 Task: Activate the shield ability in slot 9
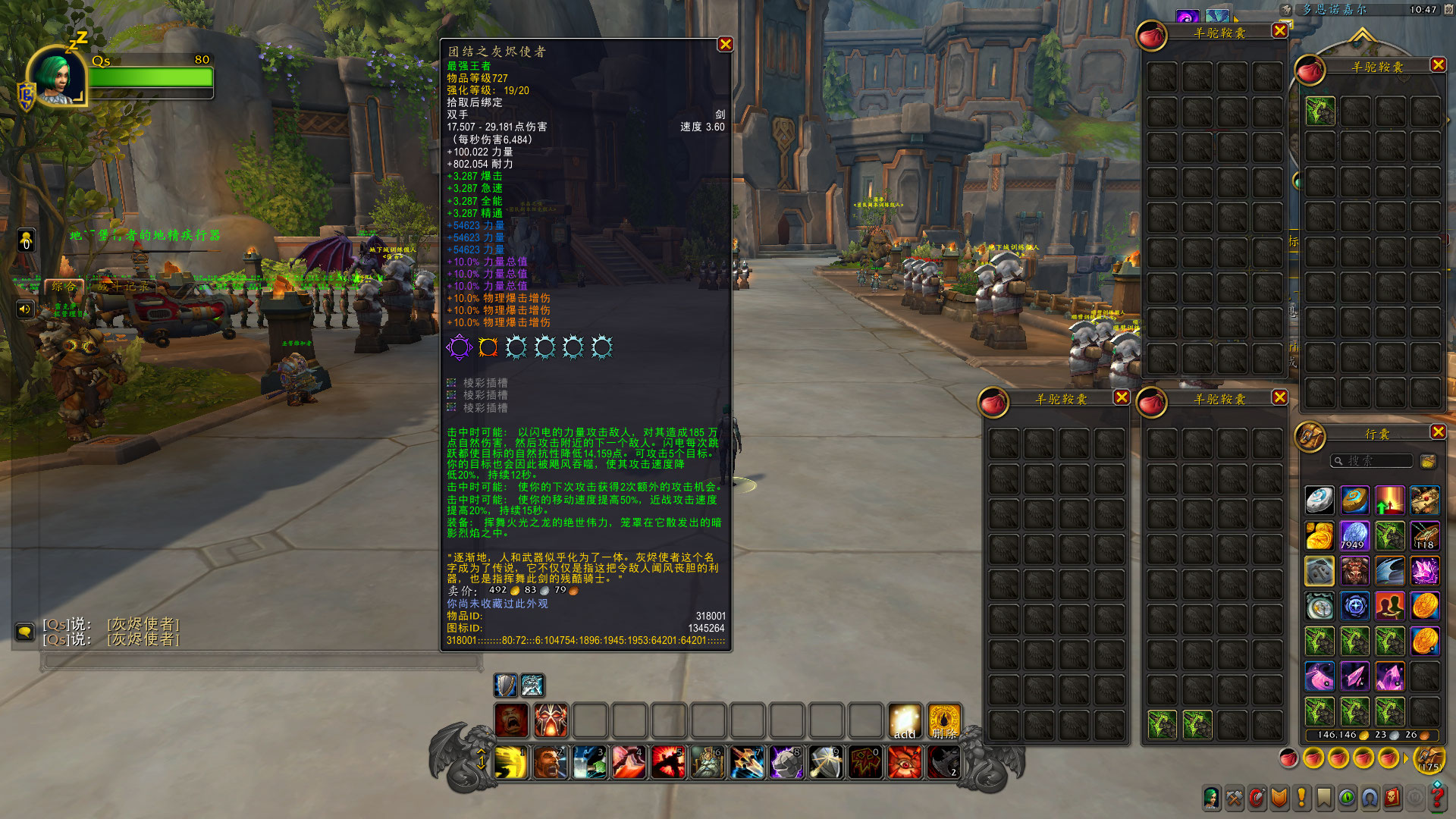[826, 762]
